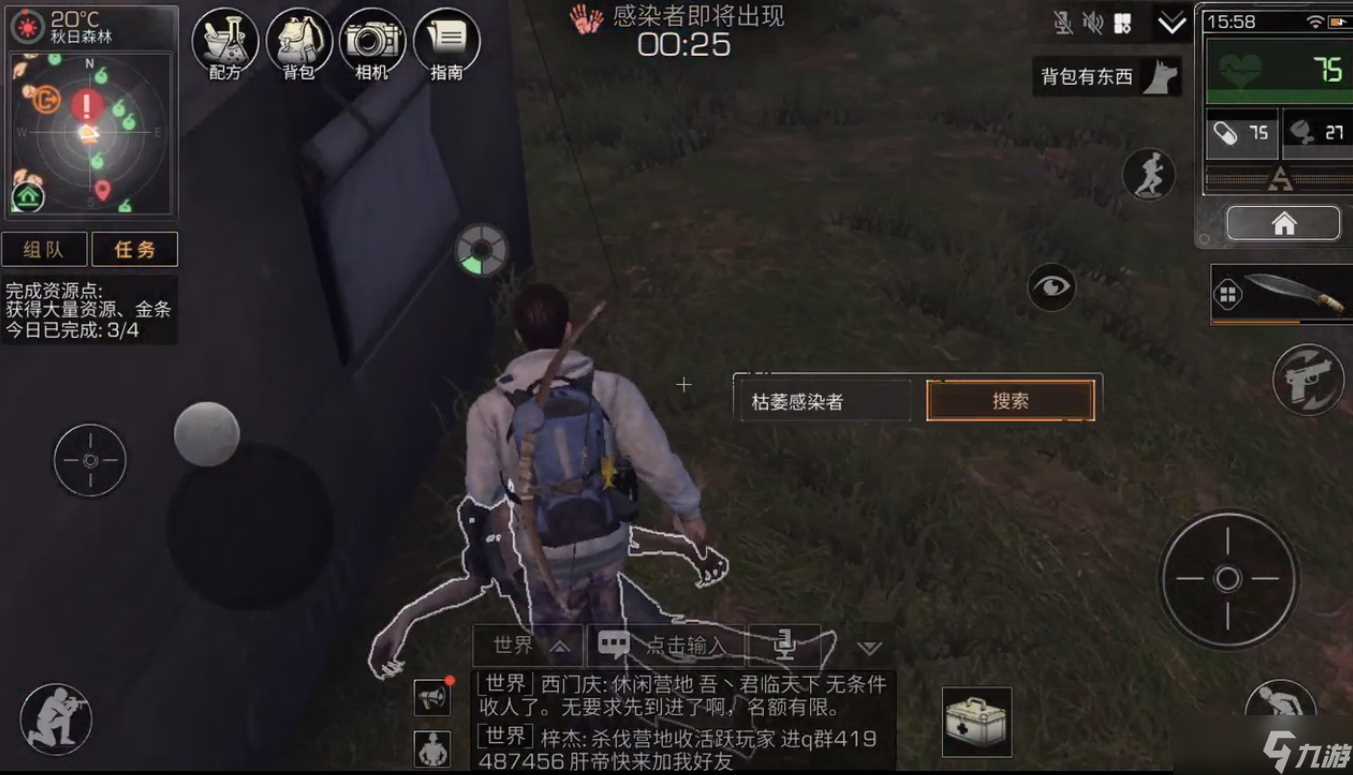Toggle the eye free-look perspective icon

(1051, 287)
